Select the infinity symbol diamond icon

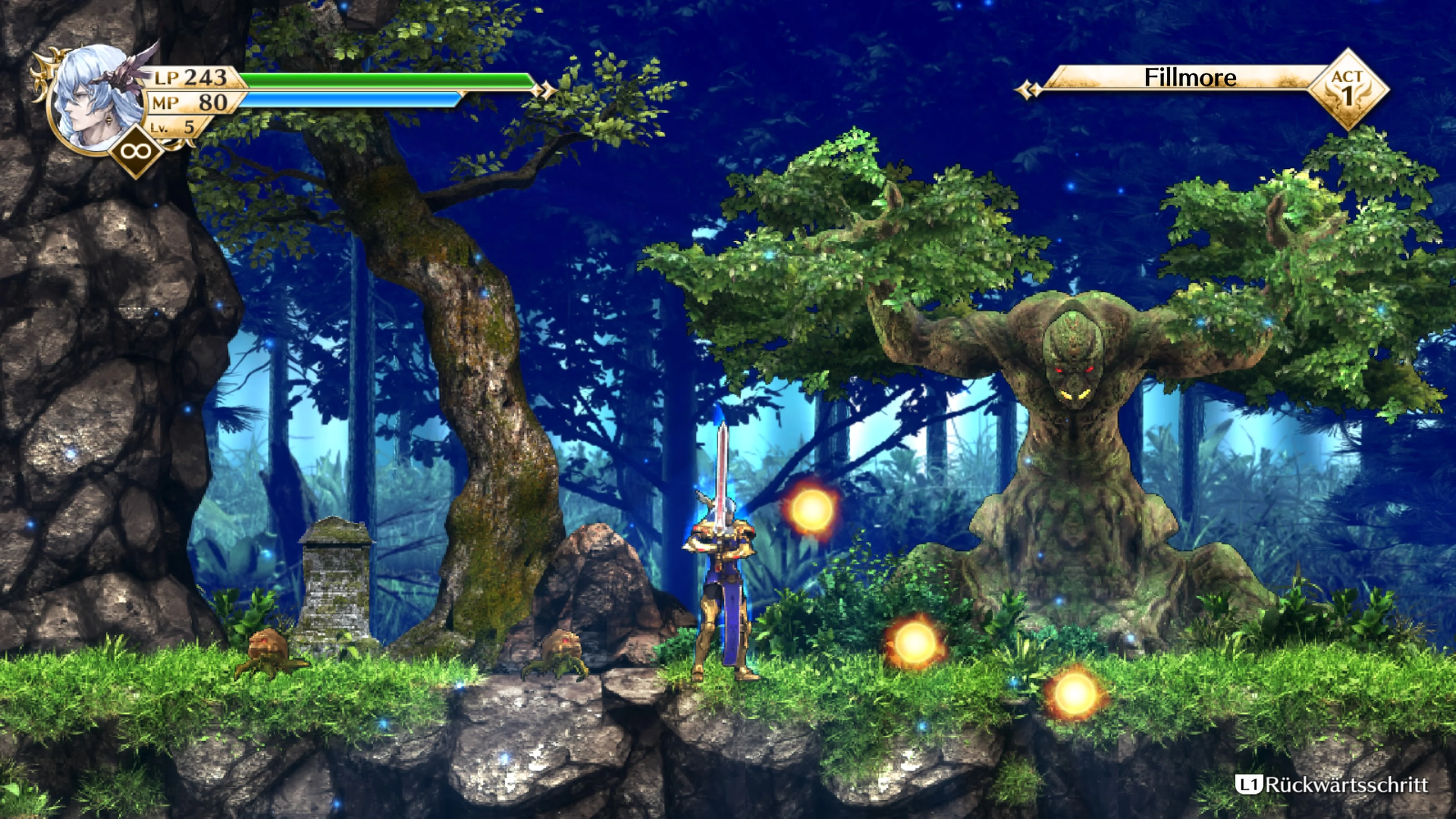click(x=135, y=152)
